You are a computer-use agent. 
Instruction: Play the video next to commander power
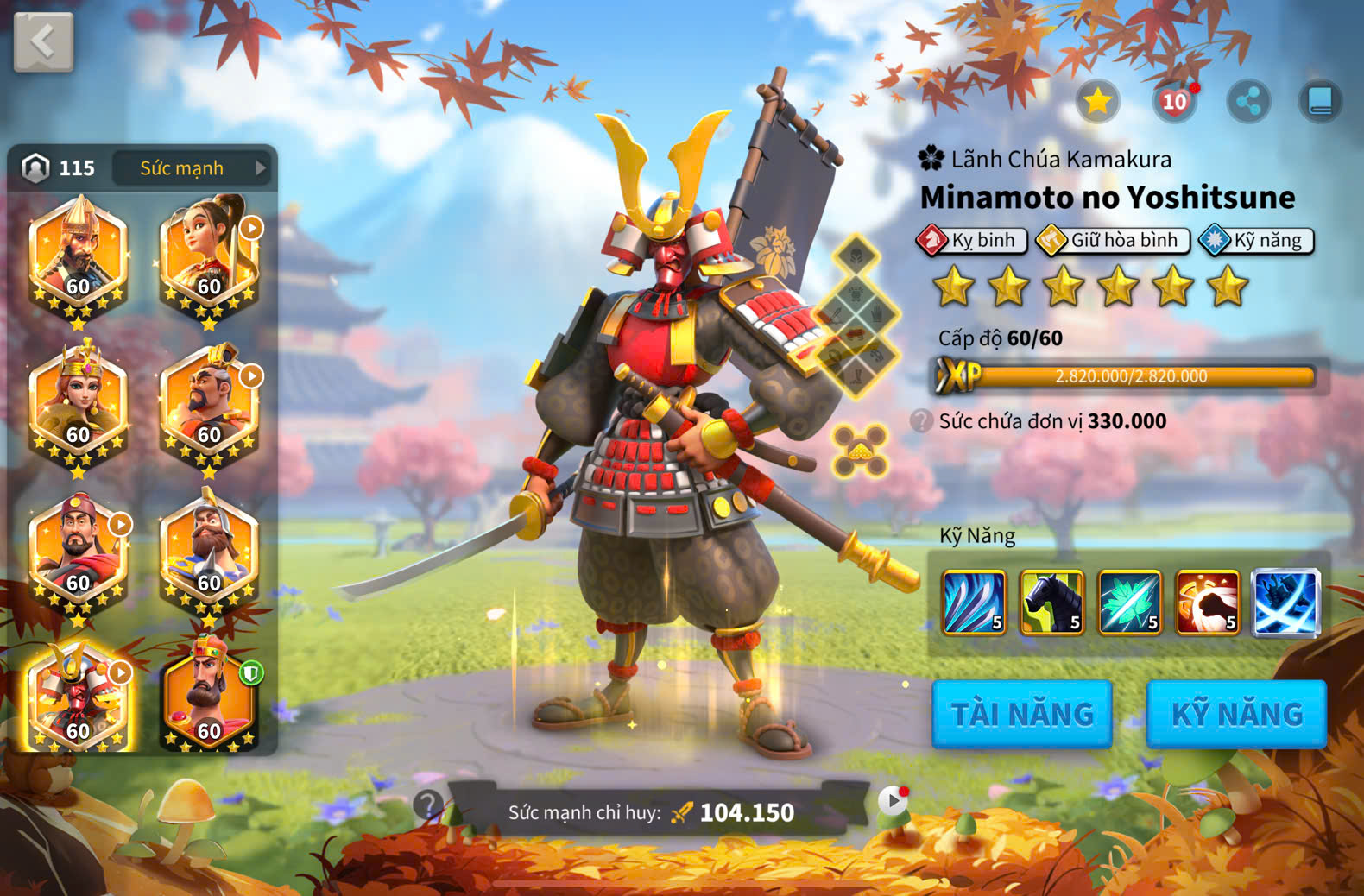(x=893, y=802)
